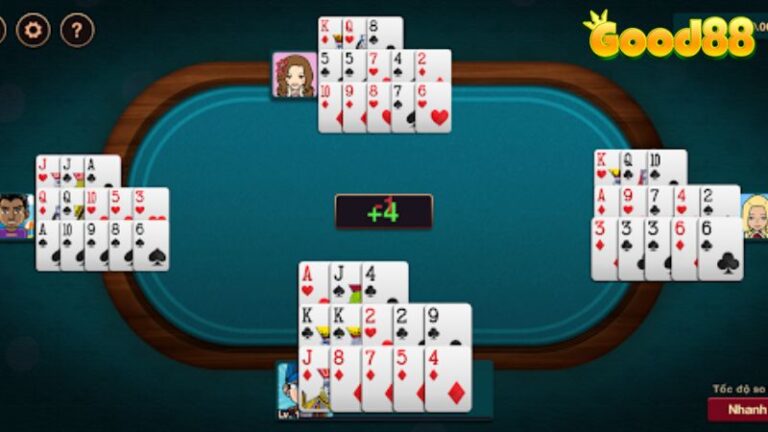Tap the 2 of clubs in bottom hand
The height and width of the screenshot is (432, 768).
(405, 324)
